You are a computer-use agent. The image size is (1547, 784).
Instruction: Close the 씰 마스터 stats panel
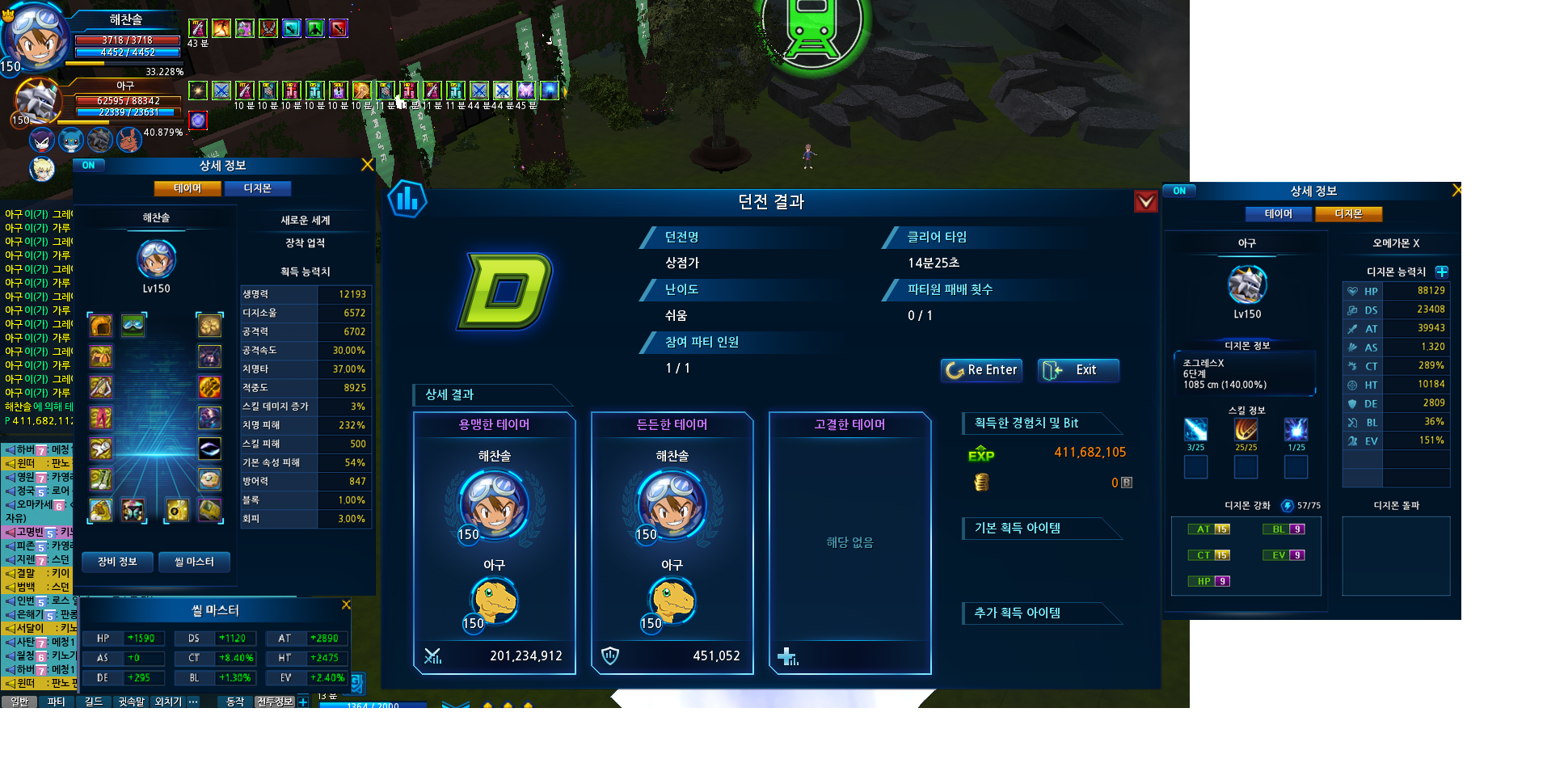[346, 605]
